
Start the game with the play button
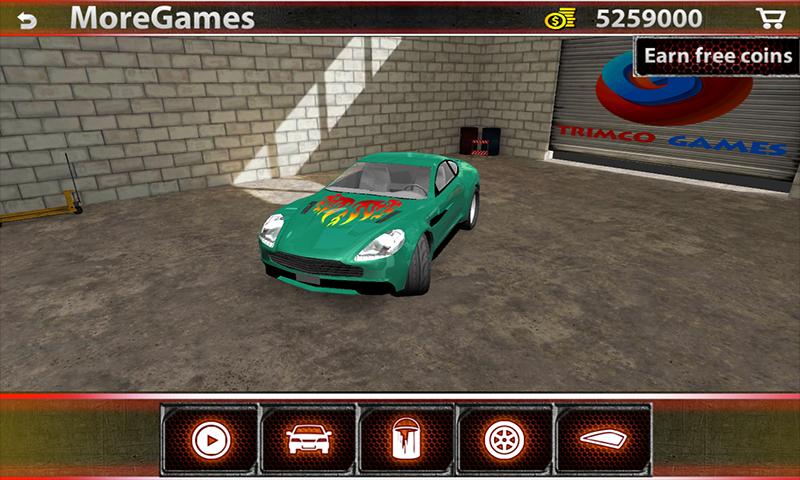[209, 439]
